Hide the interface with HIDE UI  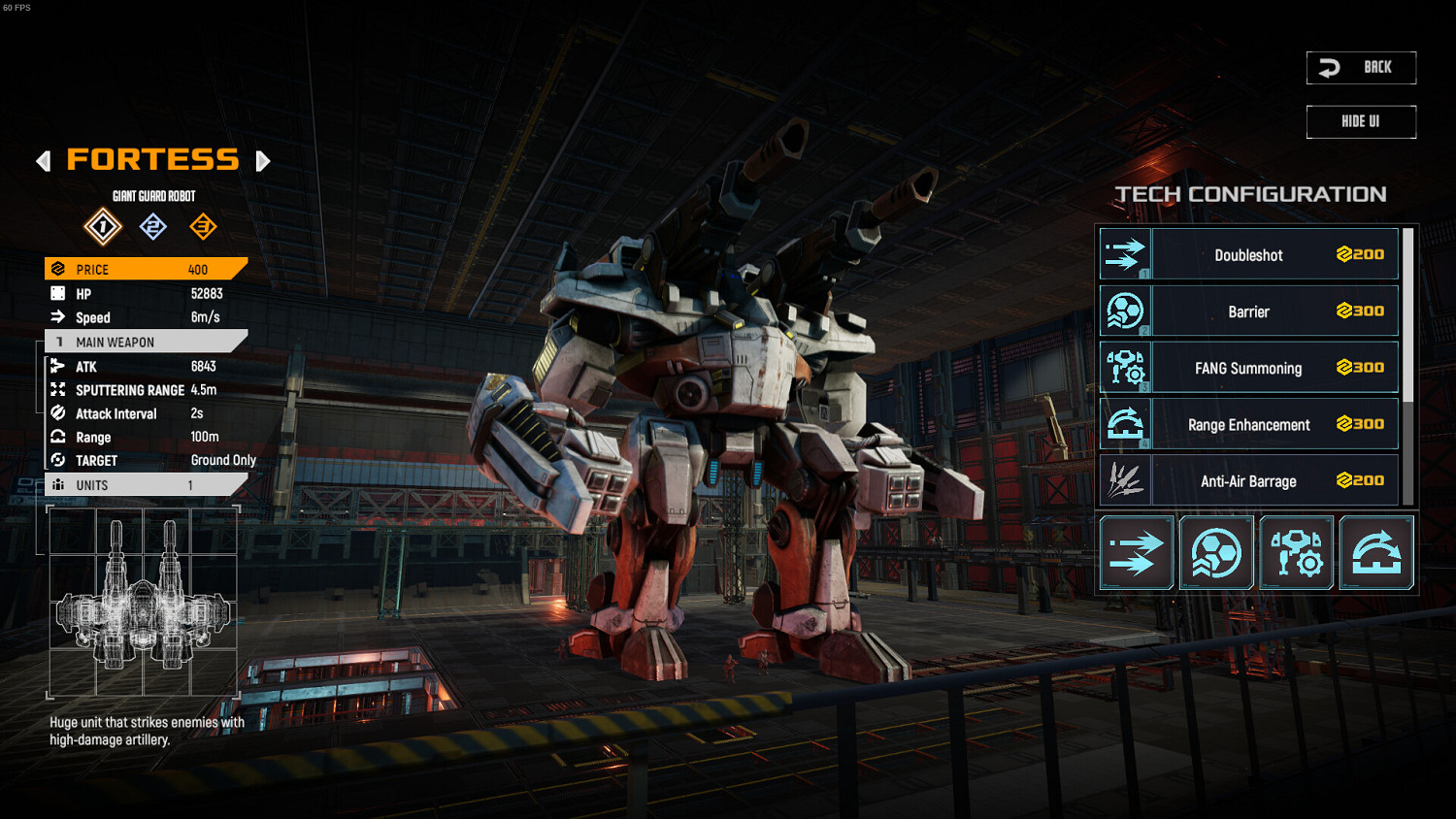point(1361,122)
